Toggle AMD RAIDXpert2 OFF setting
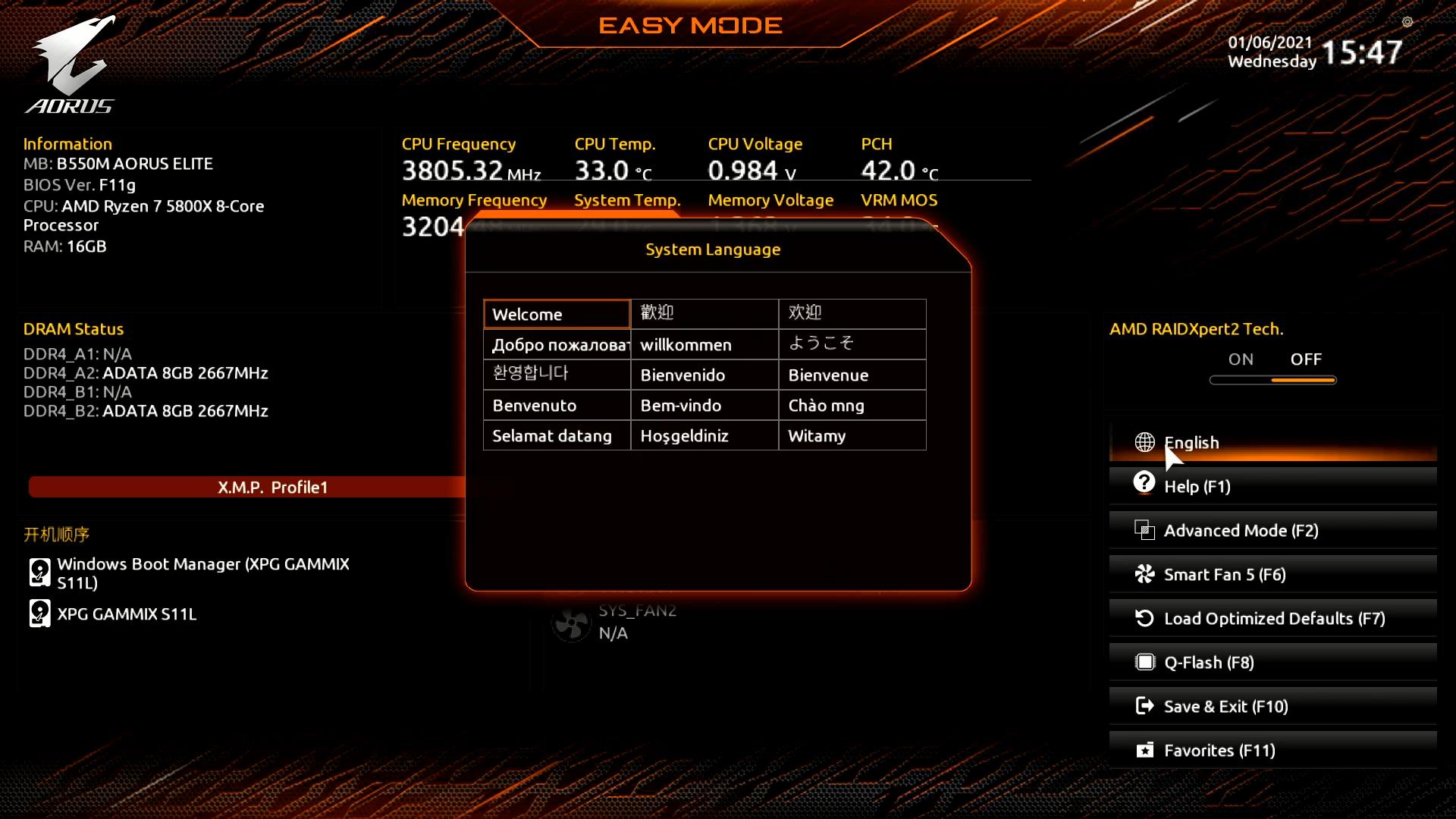The height and width of the screenshot is (819, 1456). [1306, 359]
